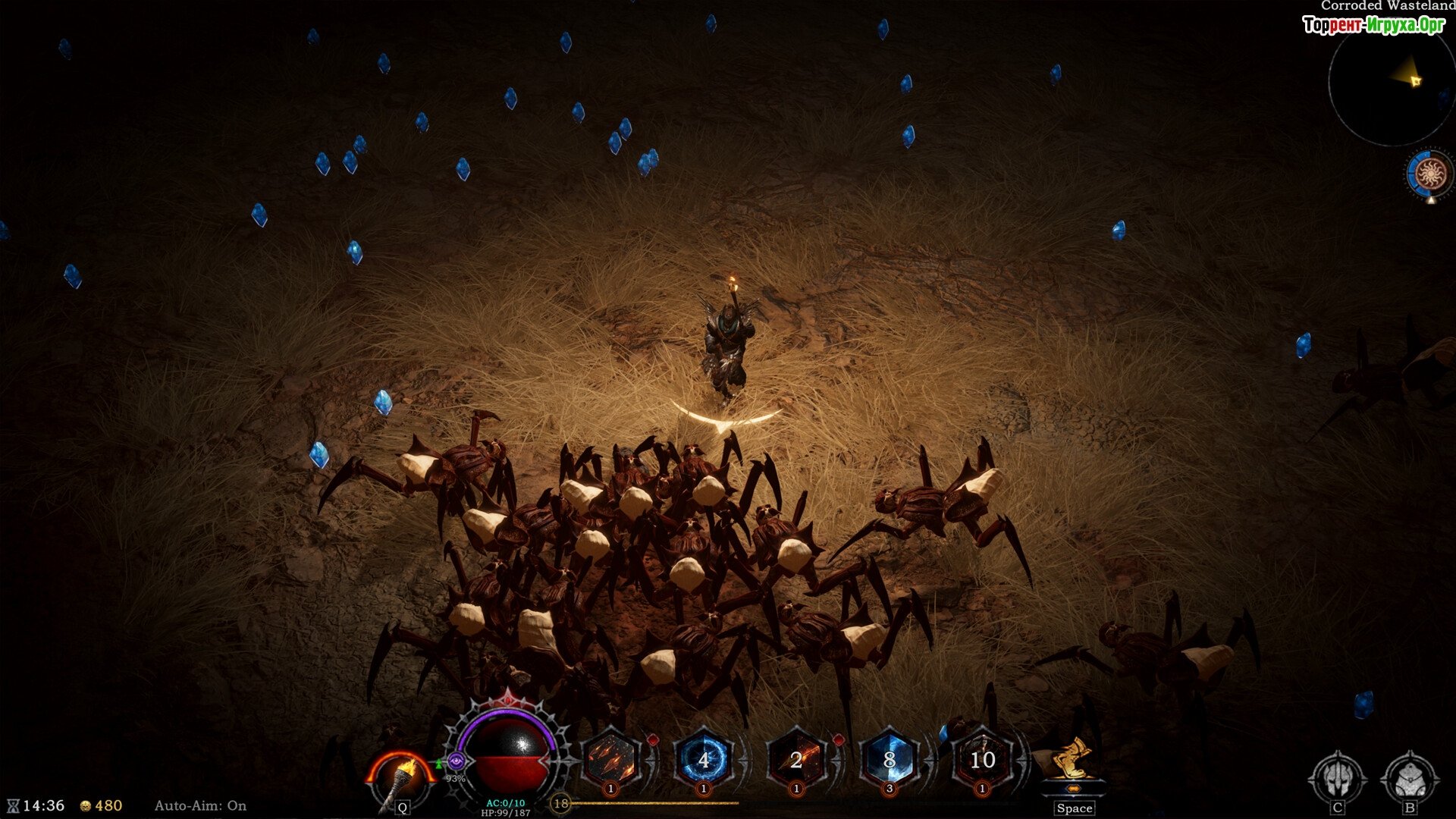Activate the golden winged boot dash

pyautogui.click(x=1073, y=762)
